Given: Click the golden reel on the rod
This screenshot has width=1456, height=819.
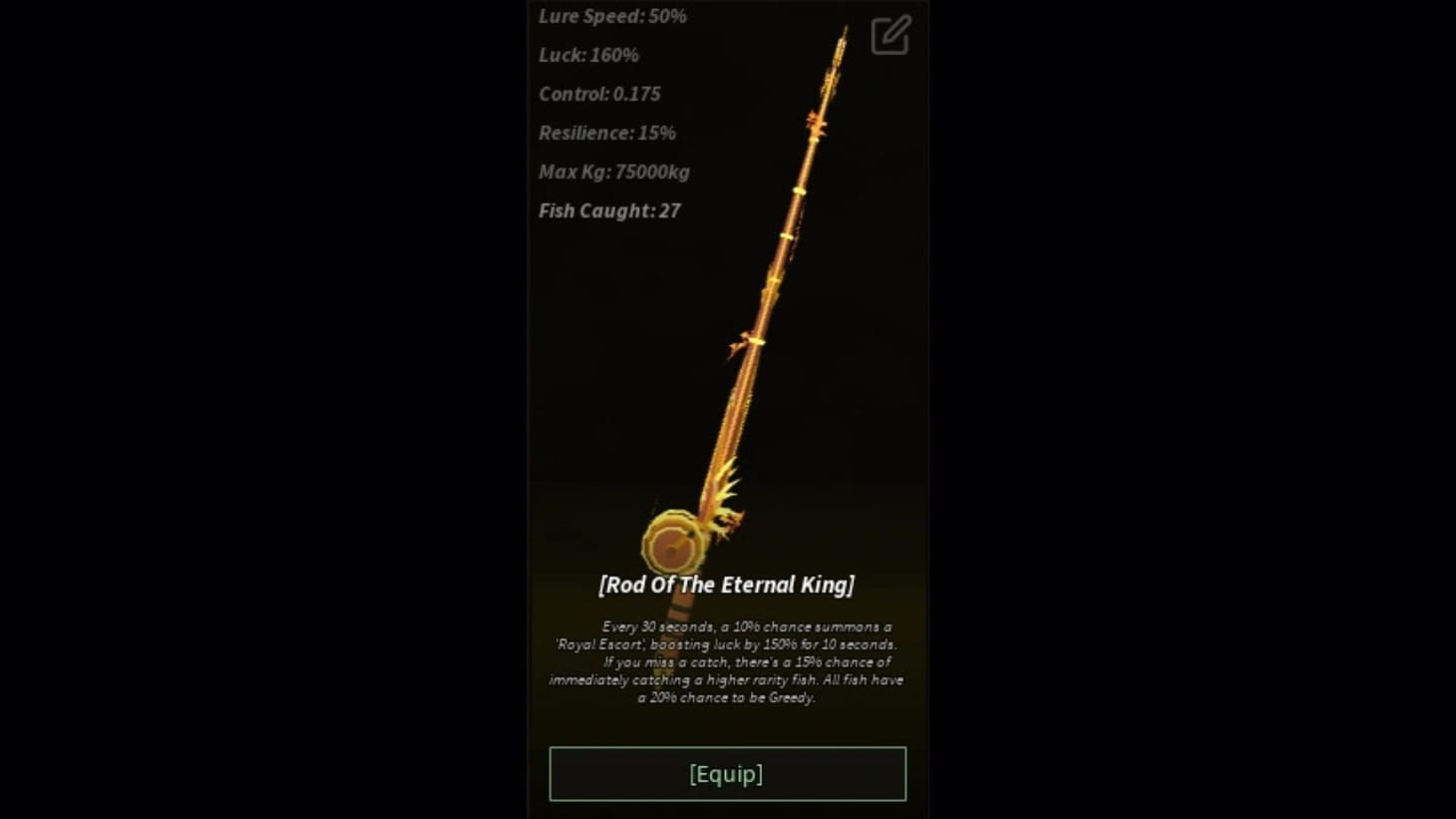Looking at the screenshot, I should click(676, 542).
